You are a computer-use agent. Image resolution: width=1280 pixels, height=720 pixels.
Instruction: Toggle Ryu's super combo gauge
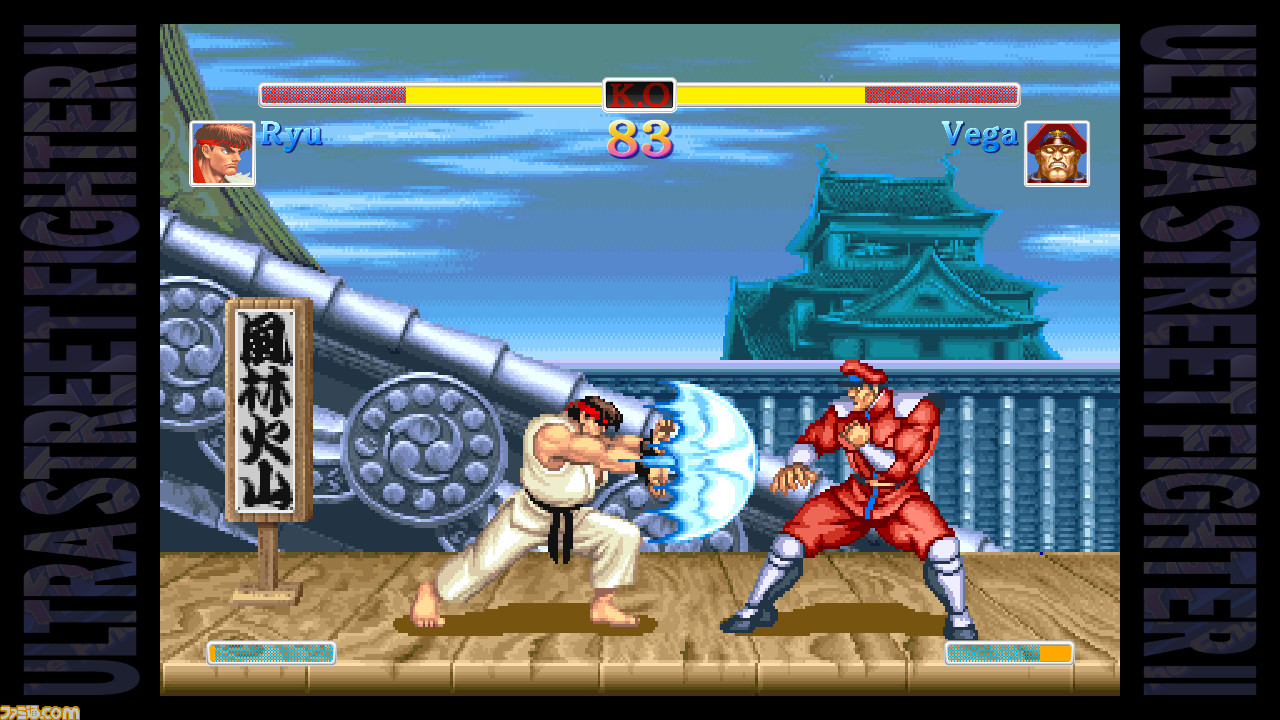(270, 653)
